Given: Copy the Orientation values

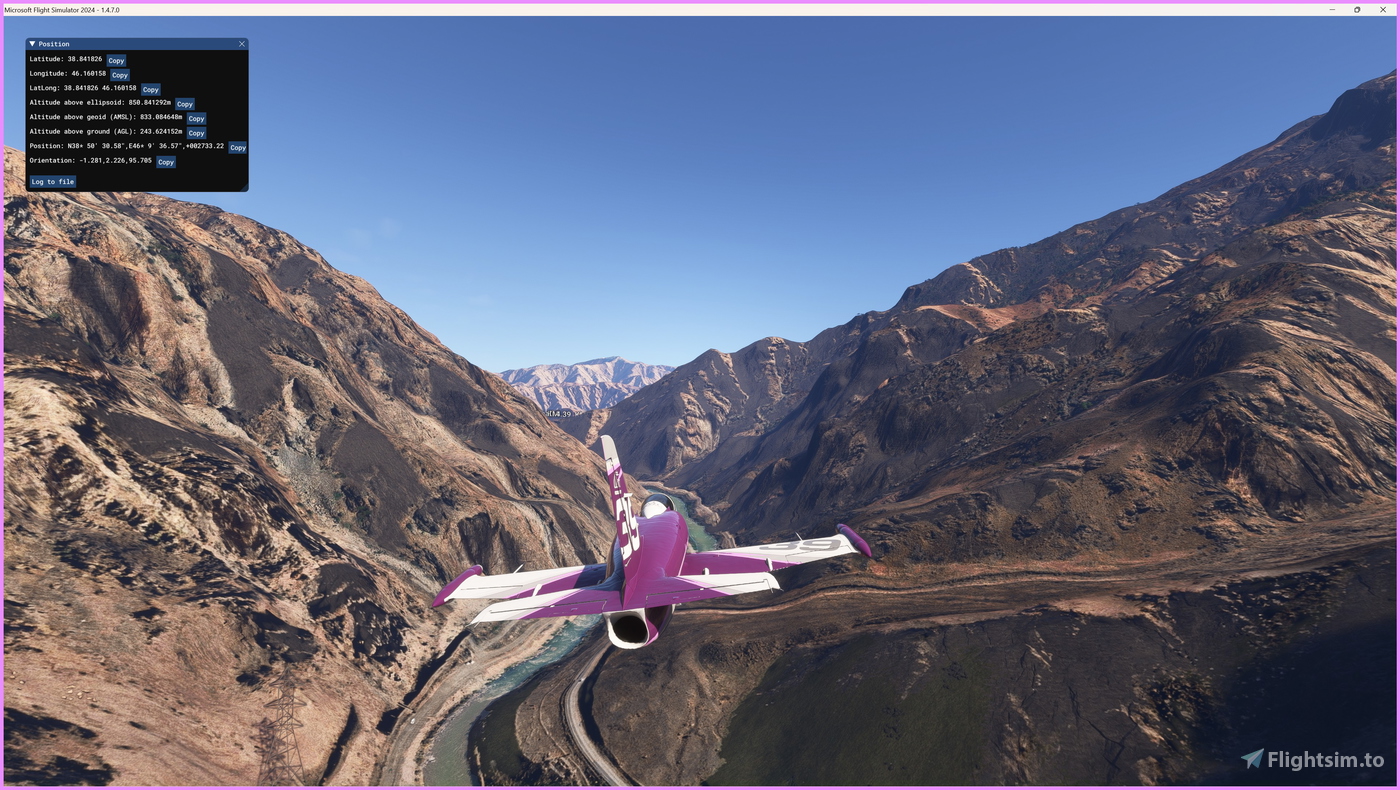Looking at the screenshot, I should point(166,162).
